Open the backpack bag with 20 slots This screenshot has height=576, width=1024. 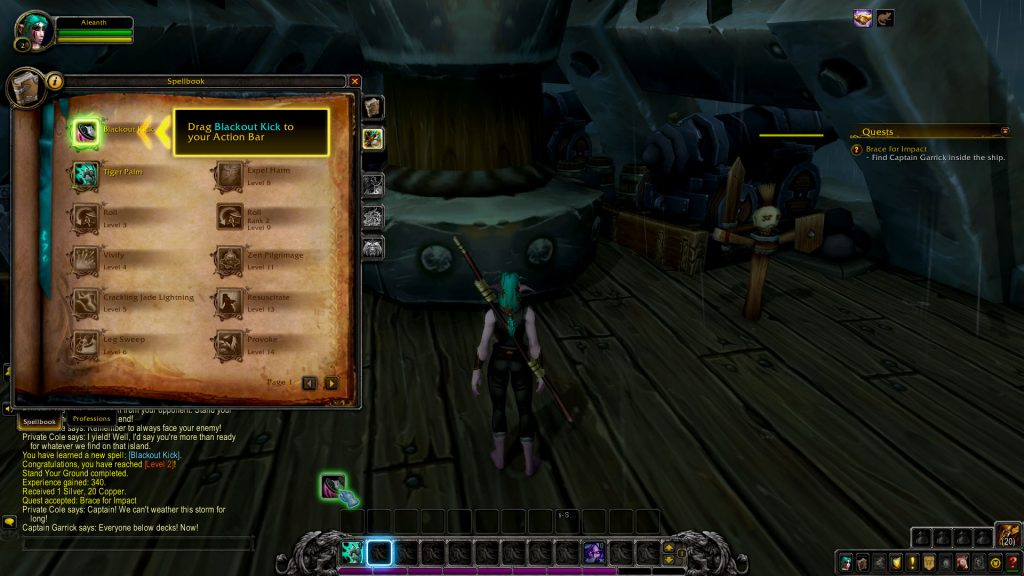1008,536
